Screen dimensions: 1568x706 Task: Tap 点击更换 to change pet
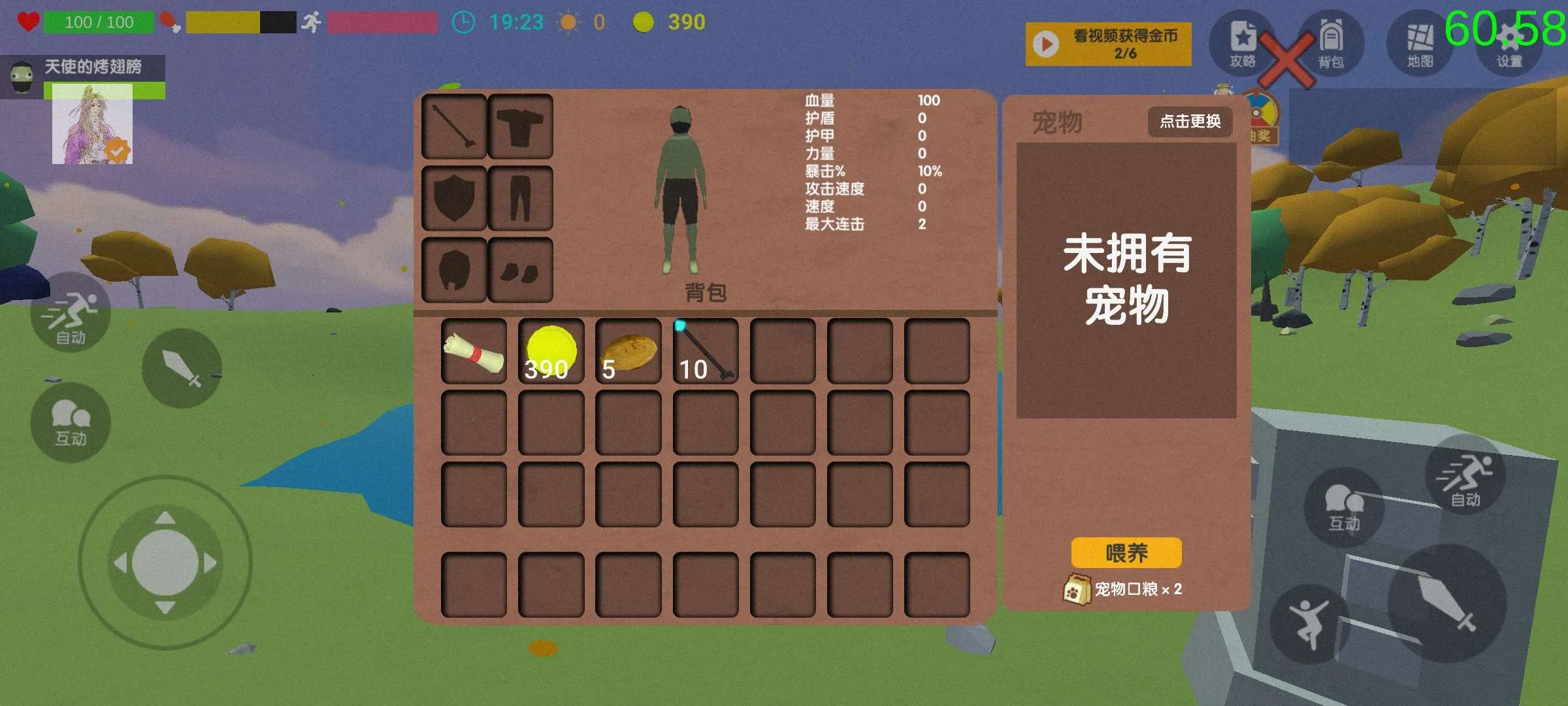1189,122
